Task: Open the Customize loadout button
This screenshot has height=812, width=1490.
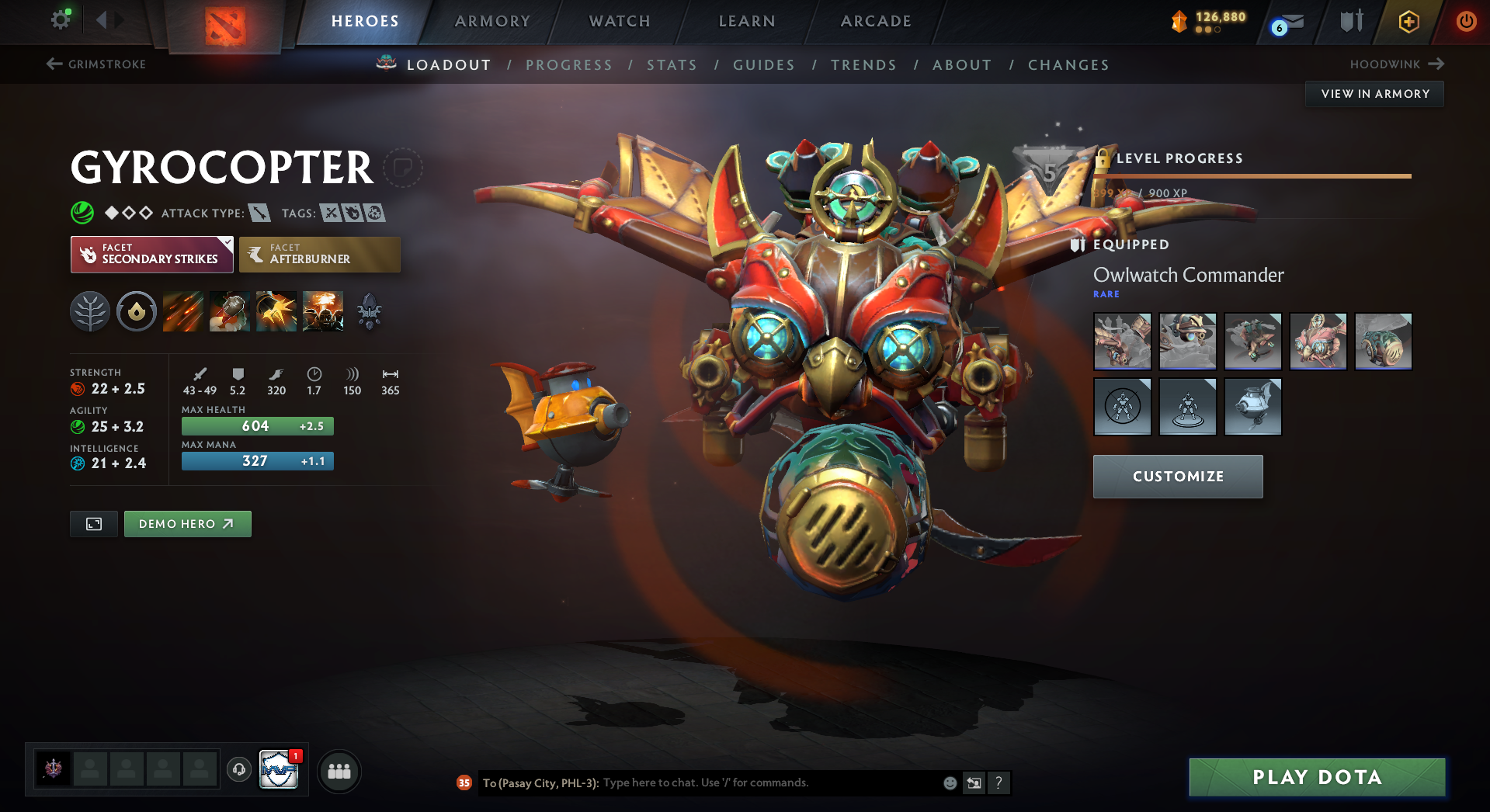Action: point(1178,477)
